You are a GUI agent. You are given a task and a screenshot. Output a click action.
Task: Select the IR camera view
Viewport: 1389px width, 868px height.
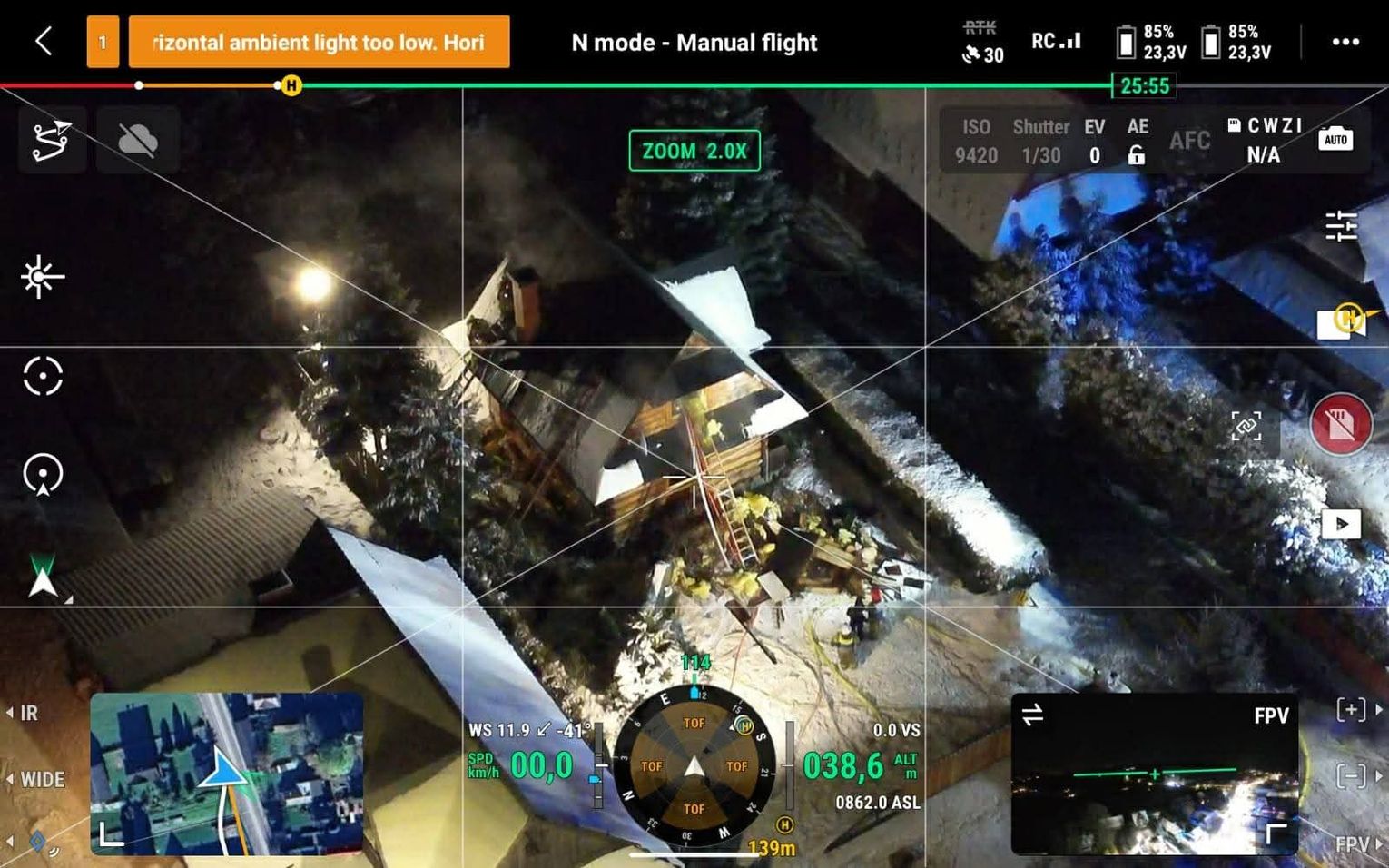pos(28,713)
